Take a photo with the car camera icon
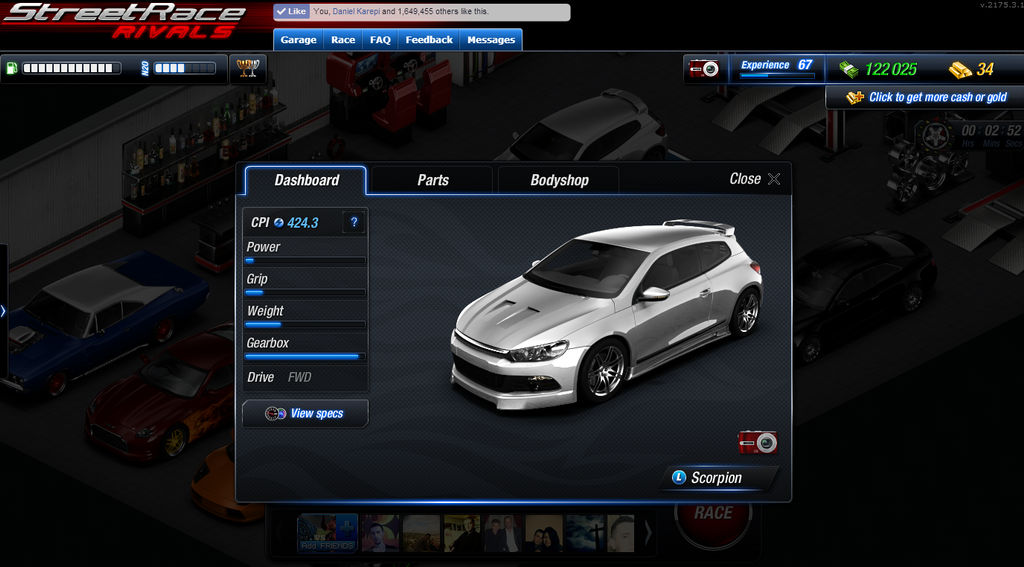1024x567 pixels. coord(758,442)
